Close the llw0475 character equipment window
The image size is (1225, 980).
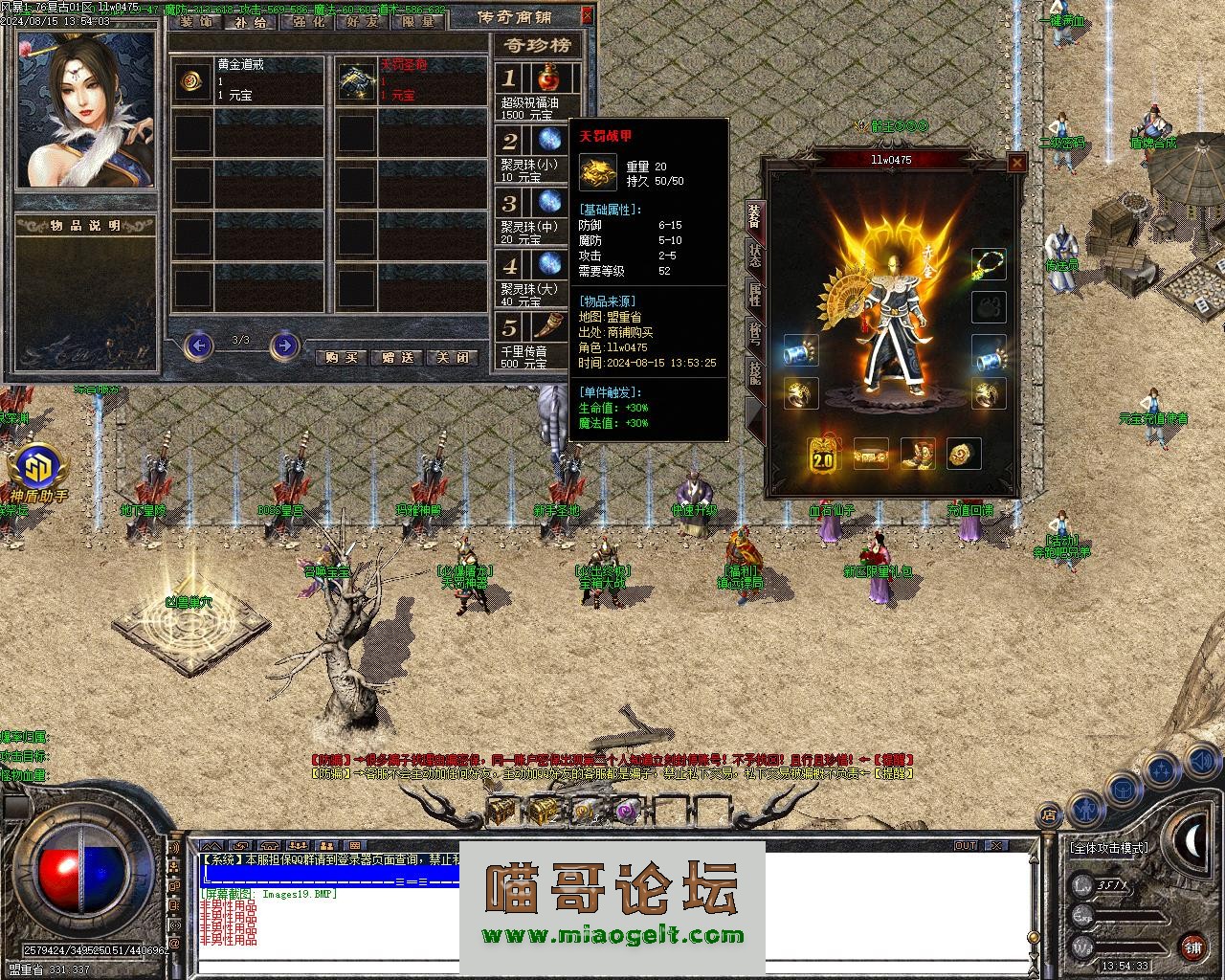1017,164
